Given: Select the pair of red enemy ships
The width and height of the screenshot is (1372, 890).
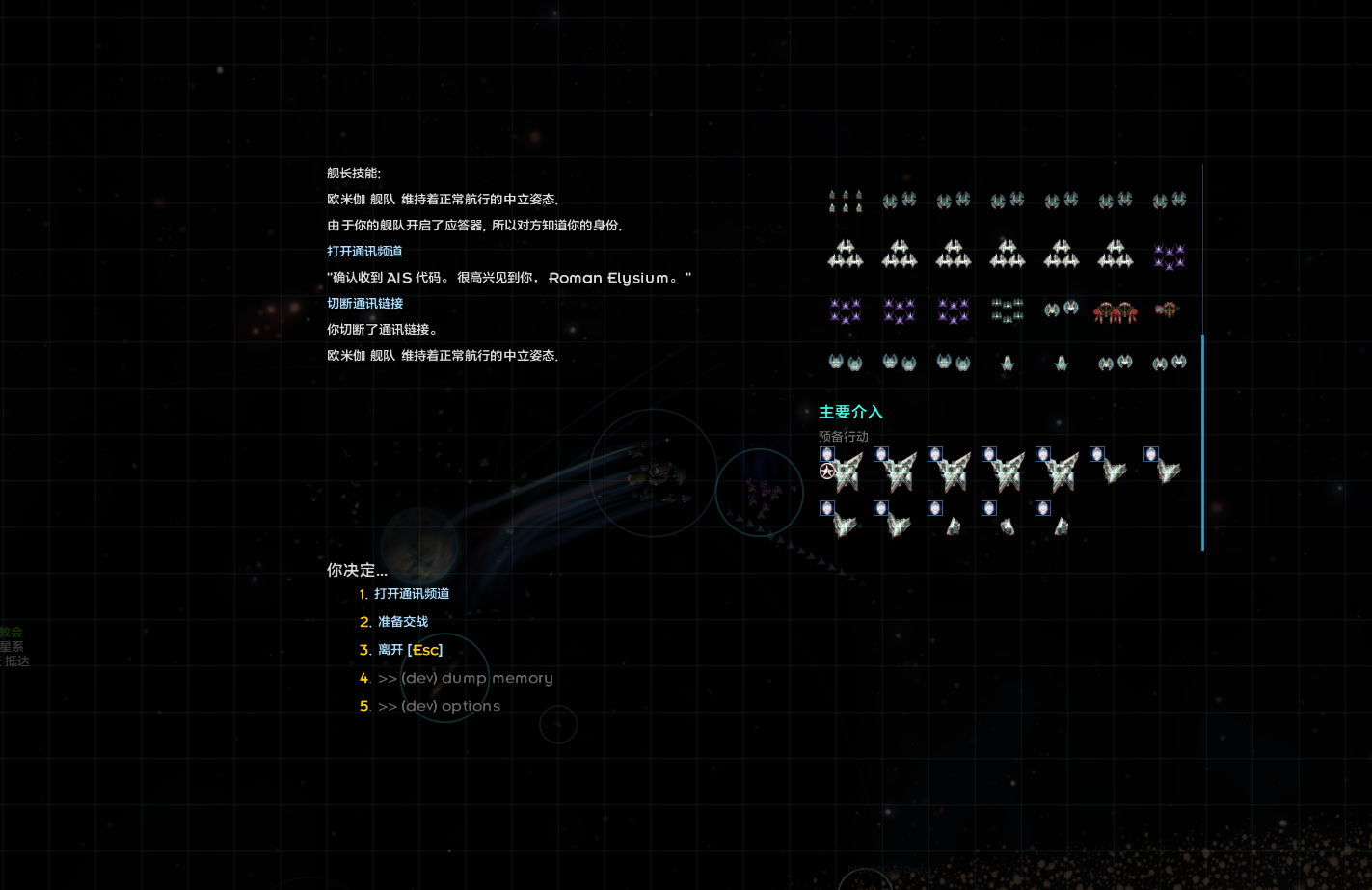Looking at the screenshot, I should coord(1116,311).
